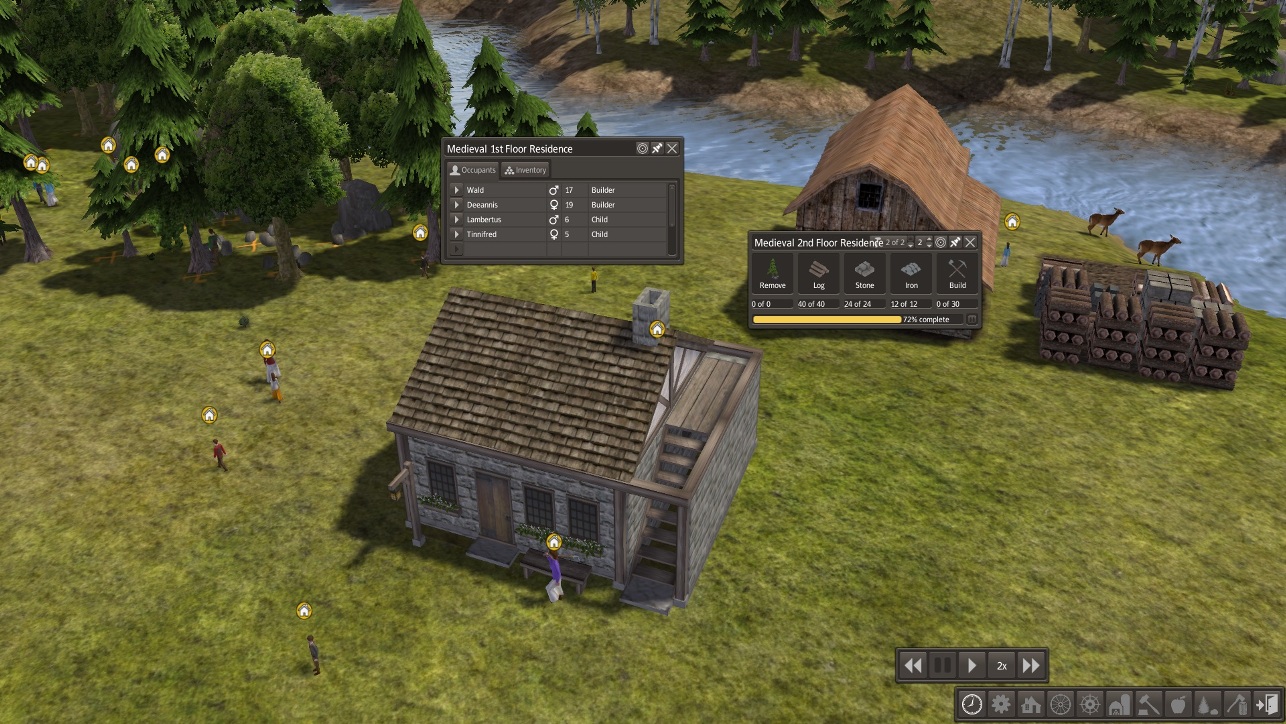Close the Medieval 1st Floor Residence window
1286x724 pixels.
(x=672, y=148)
